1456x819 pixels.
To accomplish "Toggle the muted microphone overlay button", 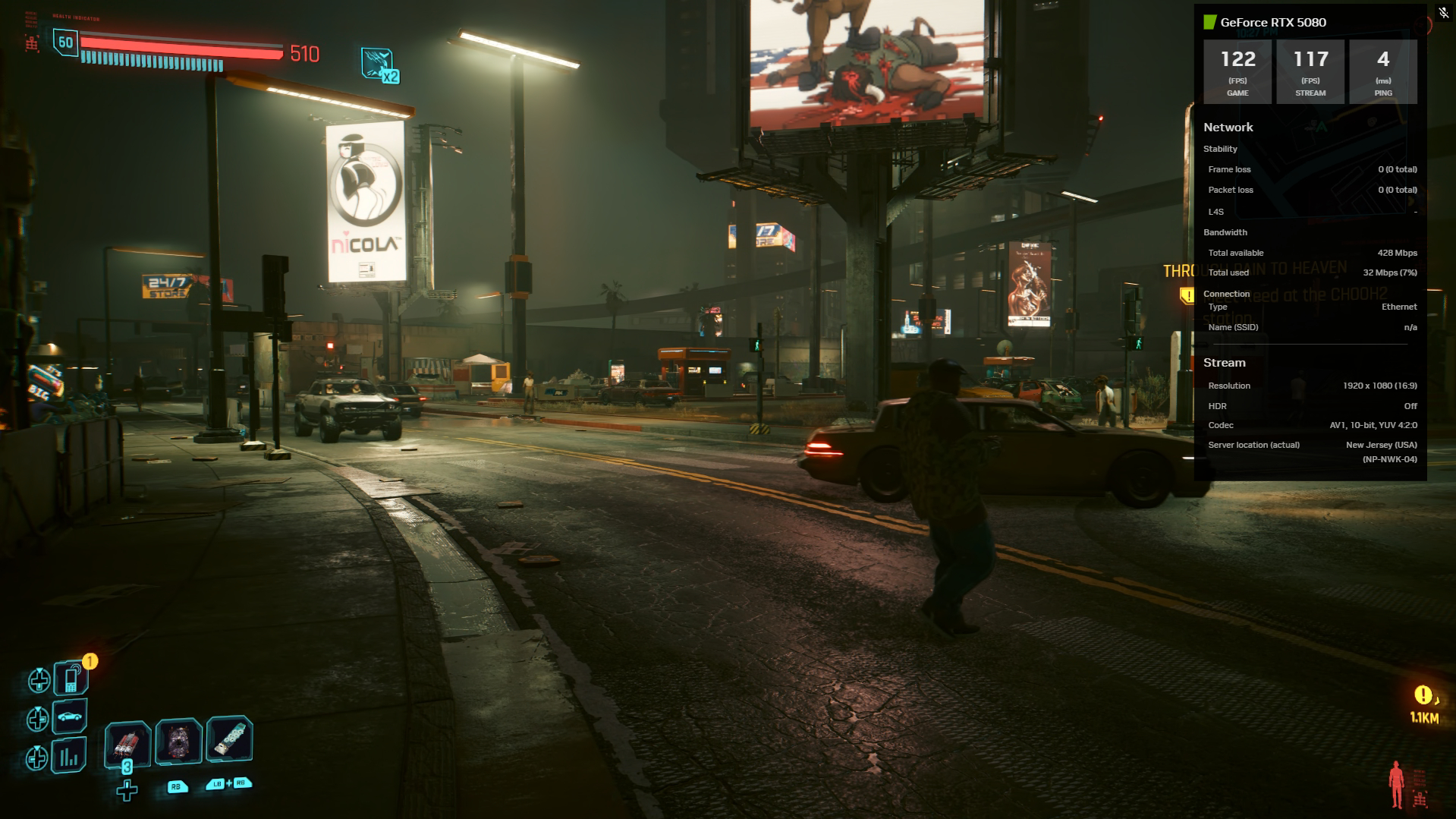I will click(x=1444, y=13).
